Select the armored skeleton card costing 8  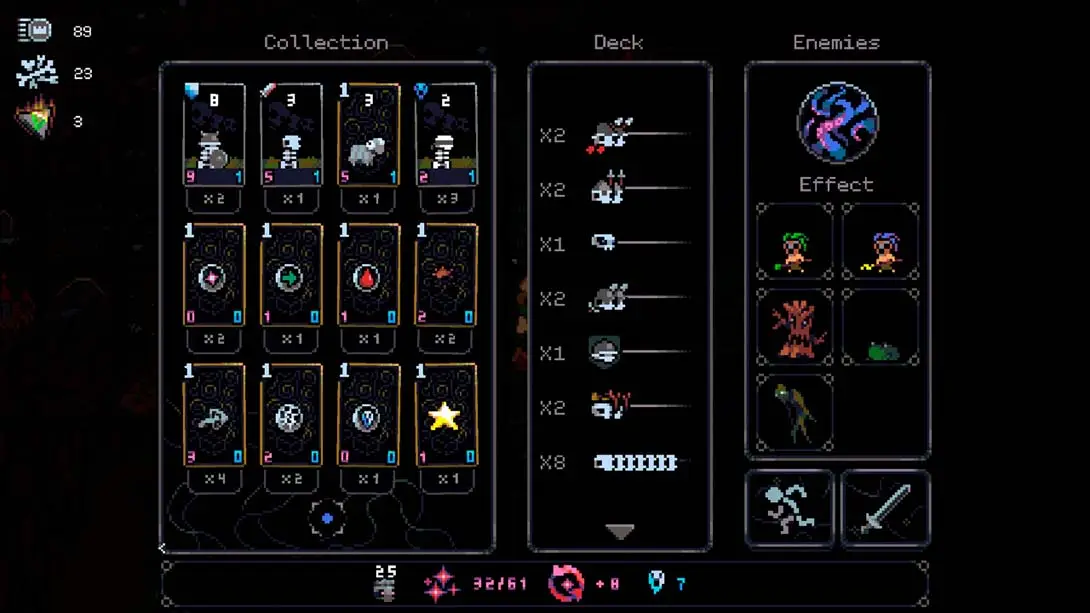(x=213, y=136)
